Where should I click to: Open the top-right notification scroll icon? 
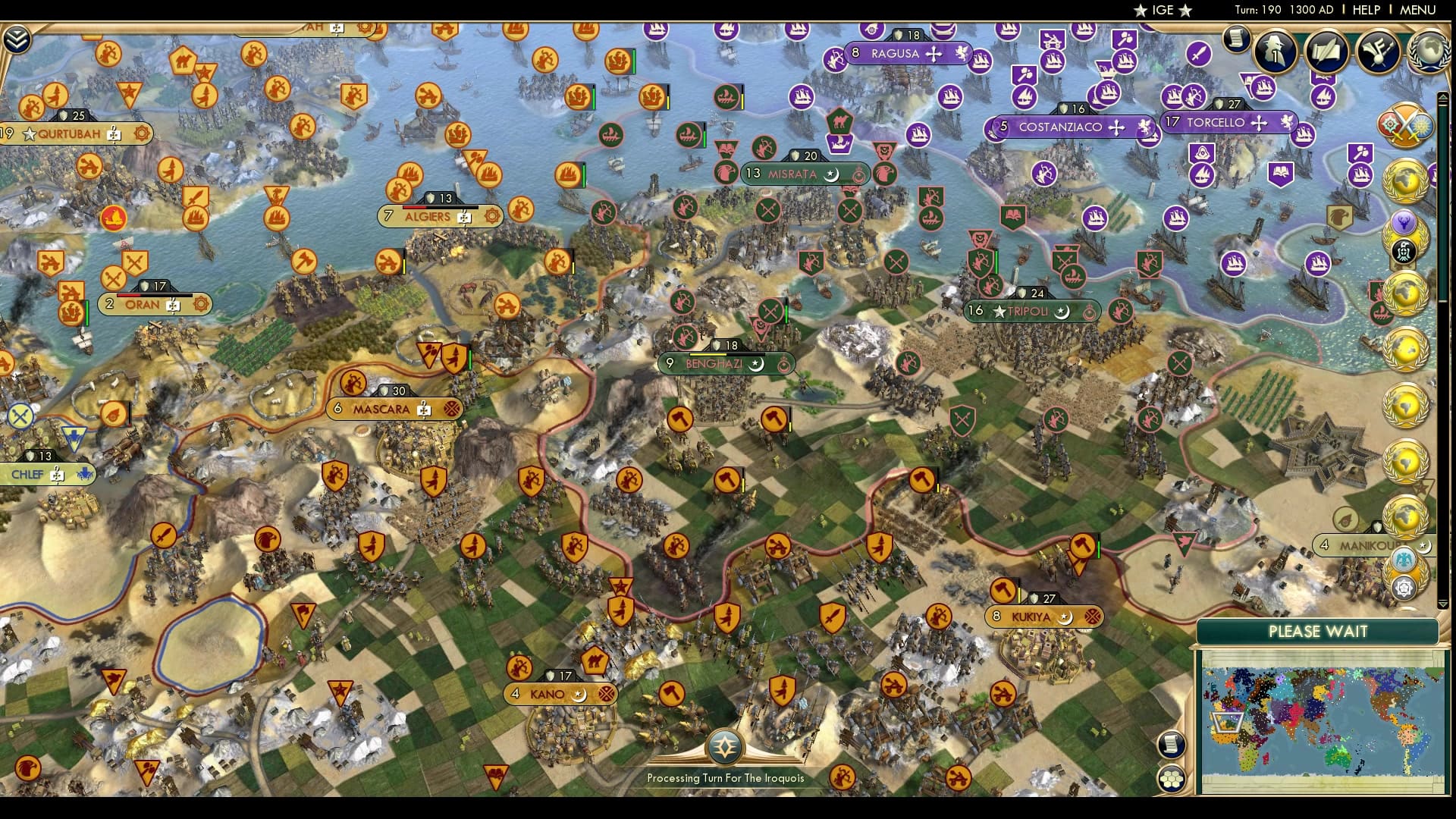point(1236,39)
